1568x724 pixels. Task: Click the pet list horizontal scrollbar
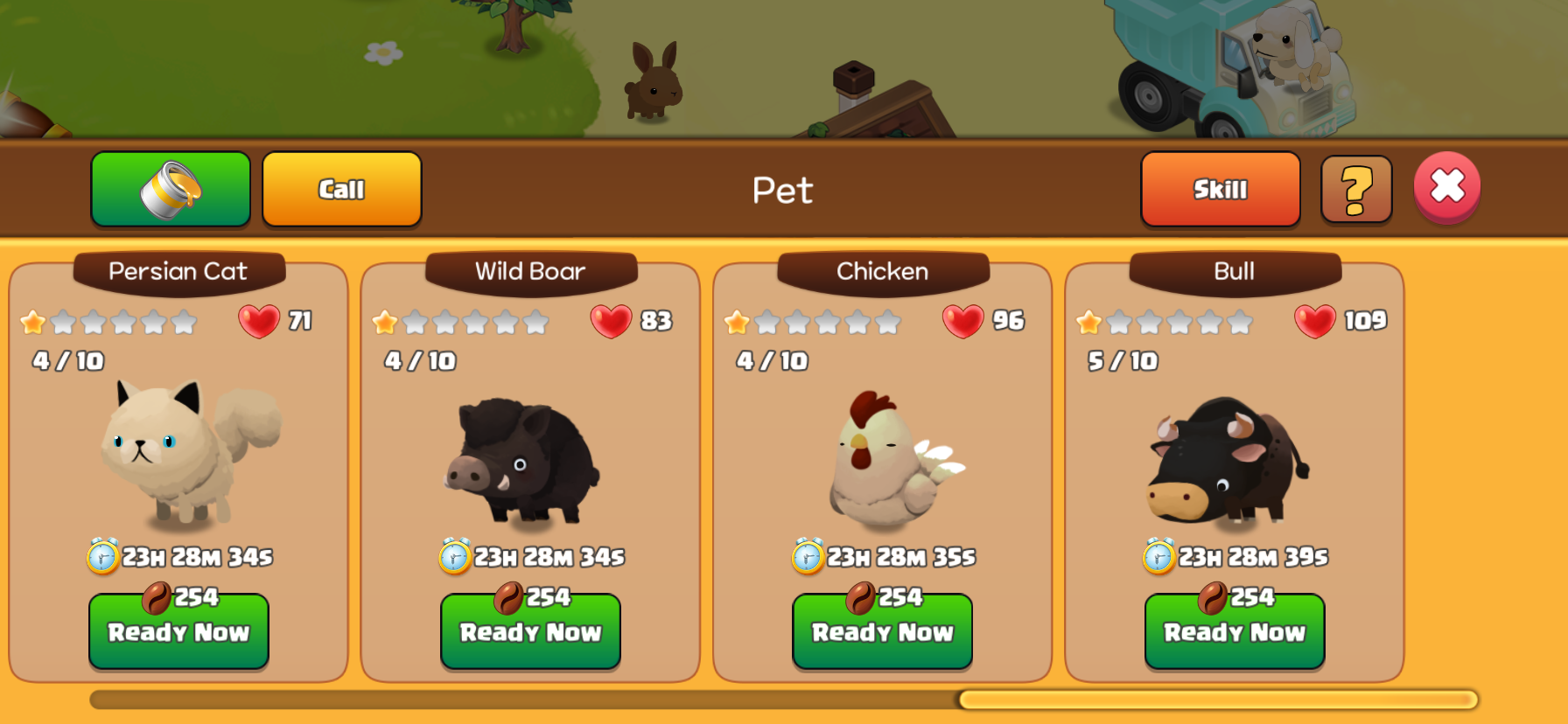pos(1216,700)
